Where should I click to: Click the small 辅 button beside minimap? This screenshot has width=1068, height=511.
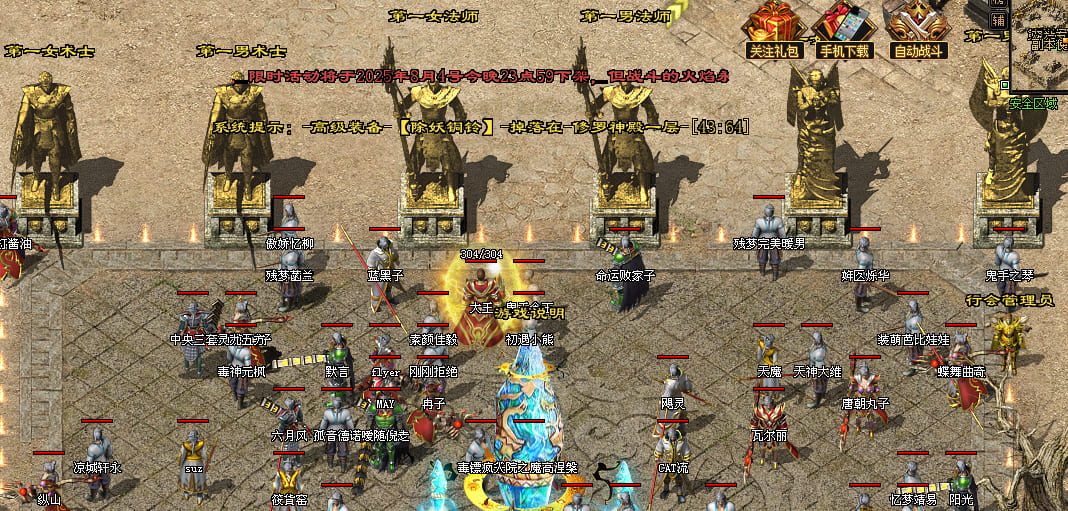tap(998, 20)
